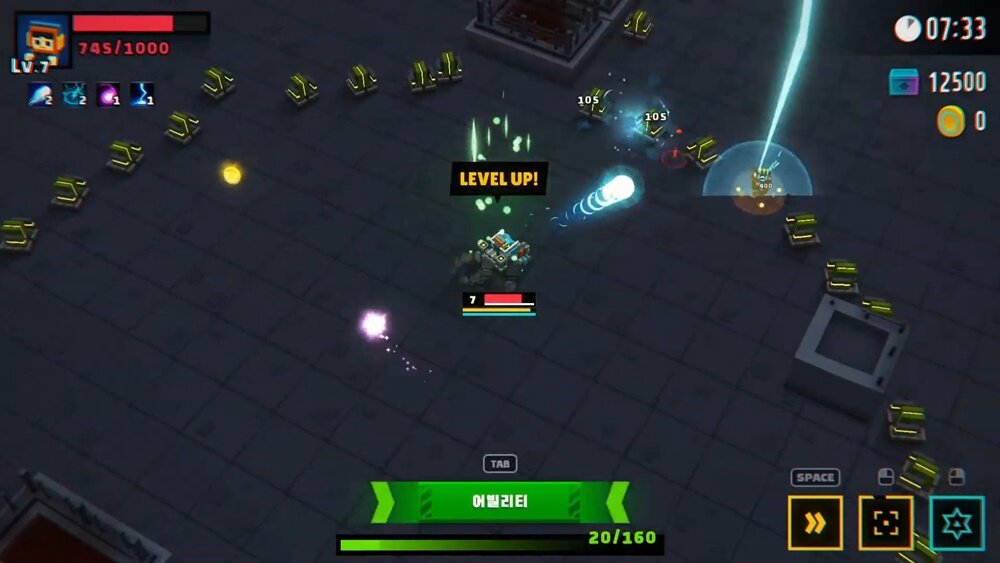
Task: Activate the double-chevron dash skill
Action: [x=815, y=523]
